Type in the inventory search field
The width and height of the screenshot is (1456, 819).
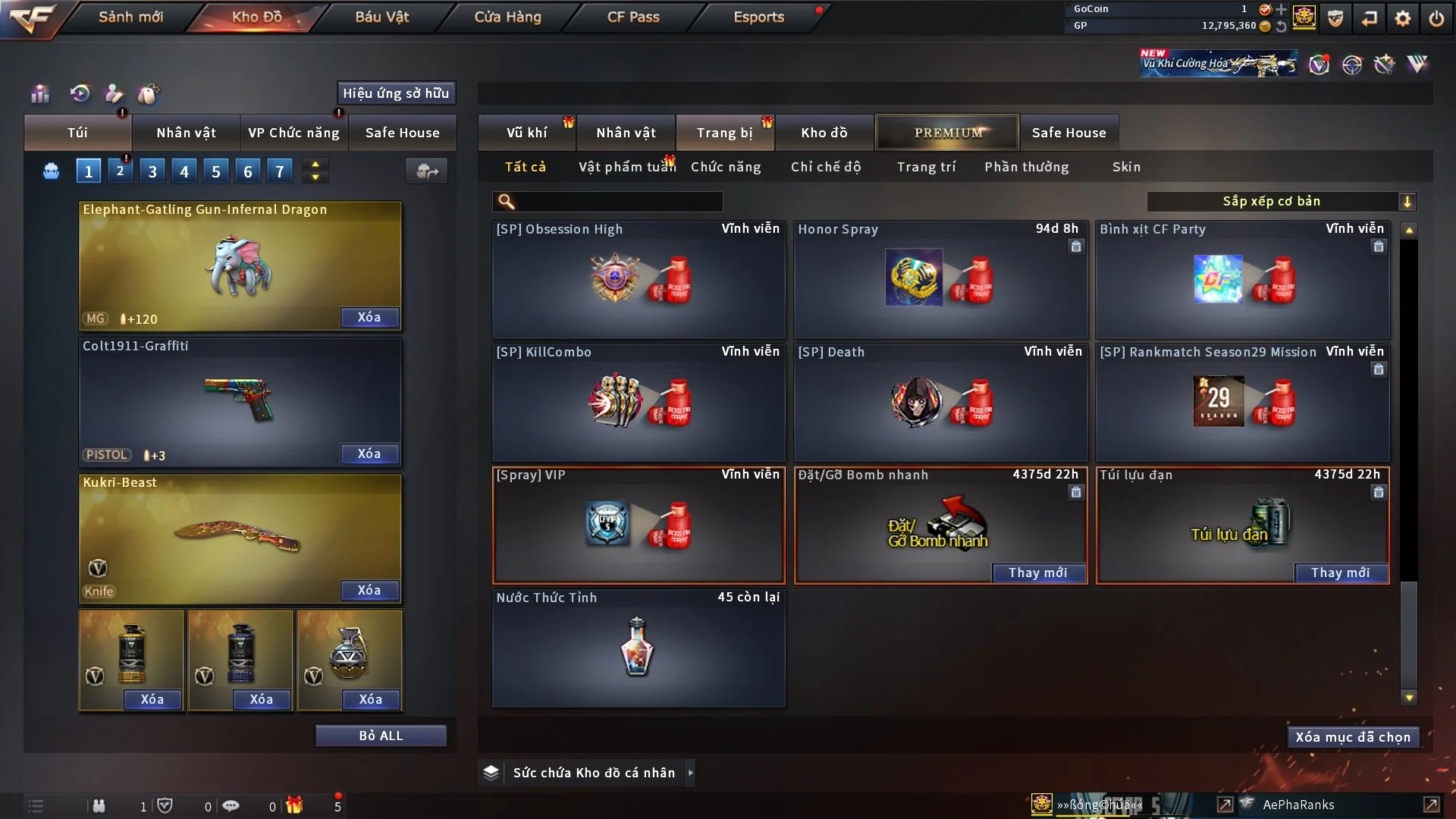pyautogui.click(x=618, y=202)
